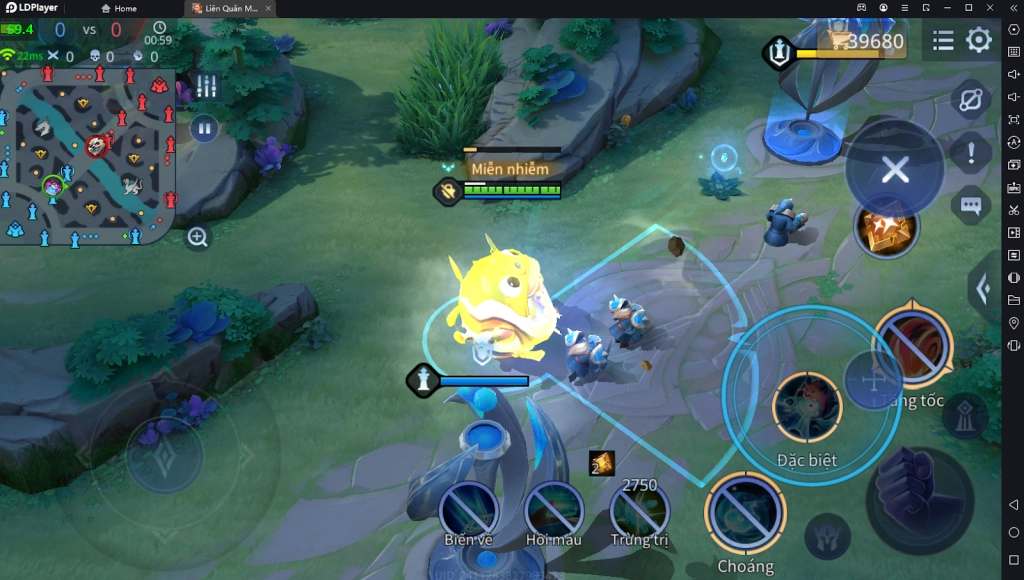The image size is (1024, 580).
Task: Activate the Hồi máu heal spell
Action: coord(554,509)
